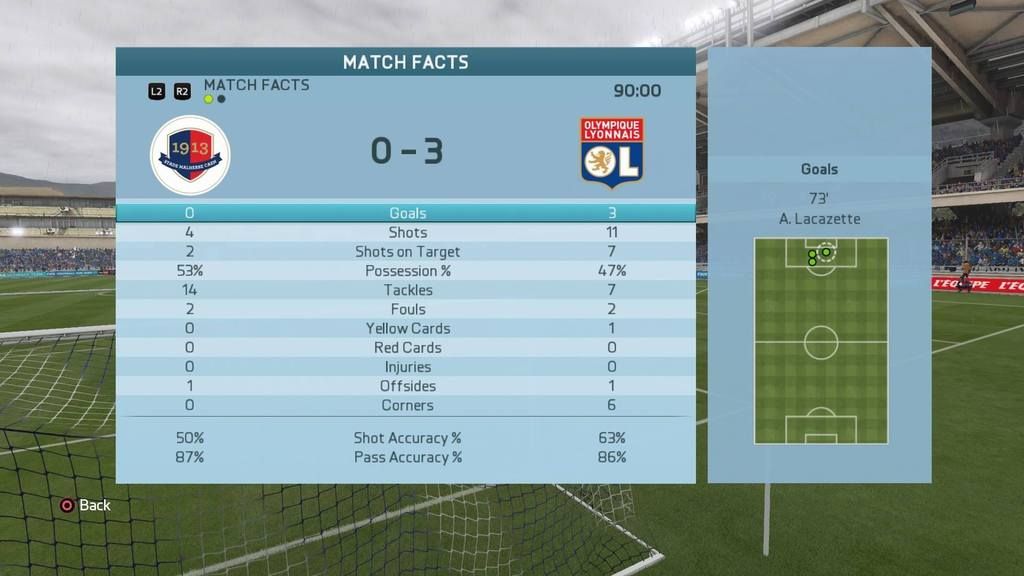The width and height of the screenshot is (1024, 576).
Task: Choose the Red Cards row
Action: coord(407,348)
